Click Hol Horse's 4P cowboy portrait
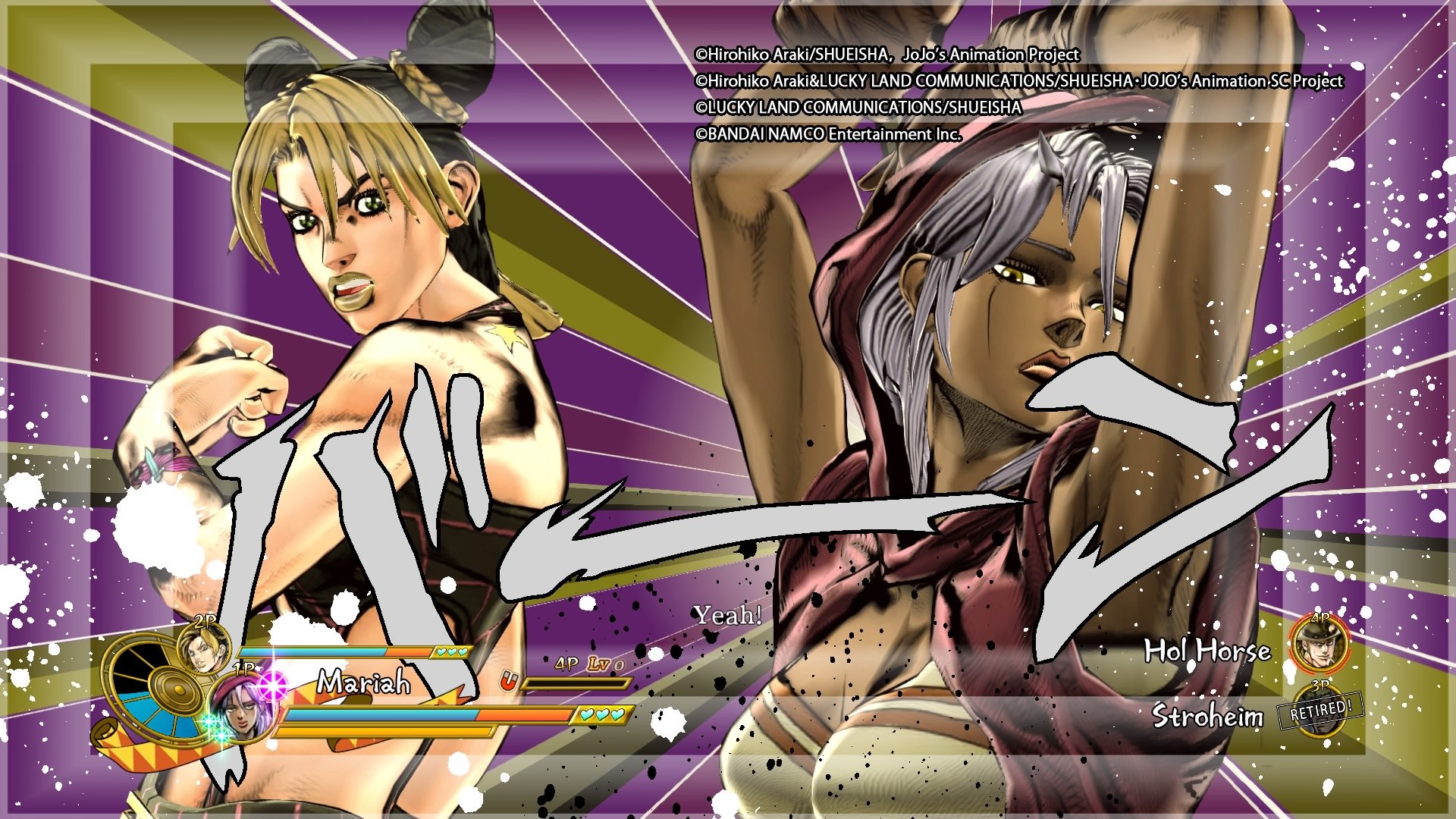 pos(1319,644)
